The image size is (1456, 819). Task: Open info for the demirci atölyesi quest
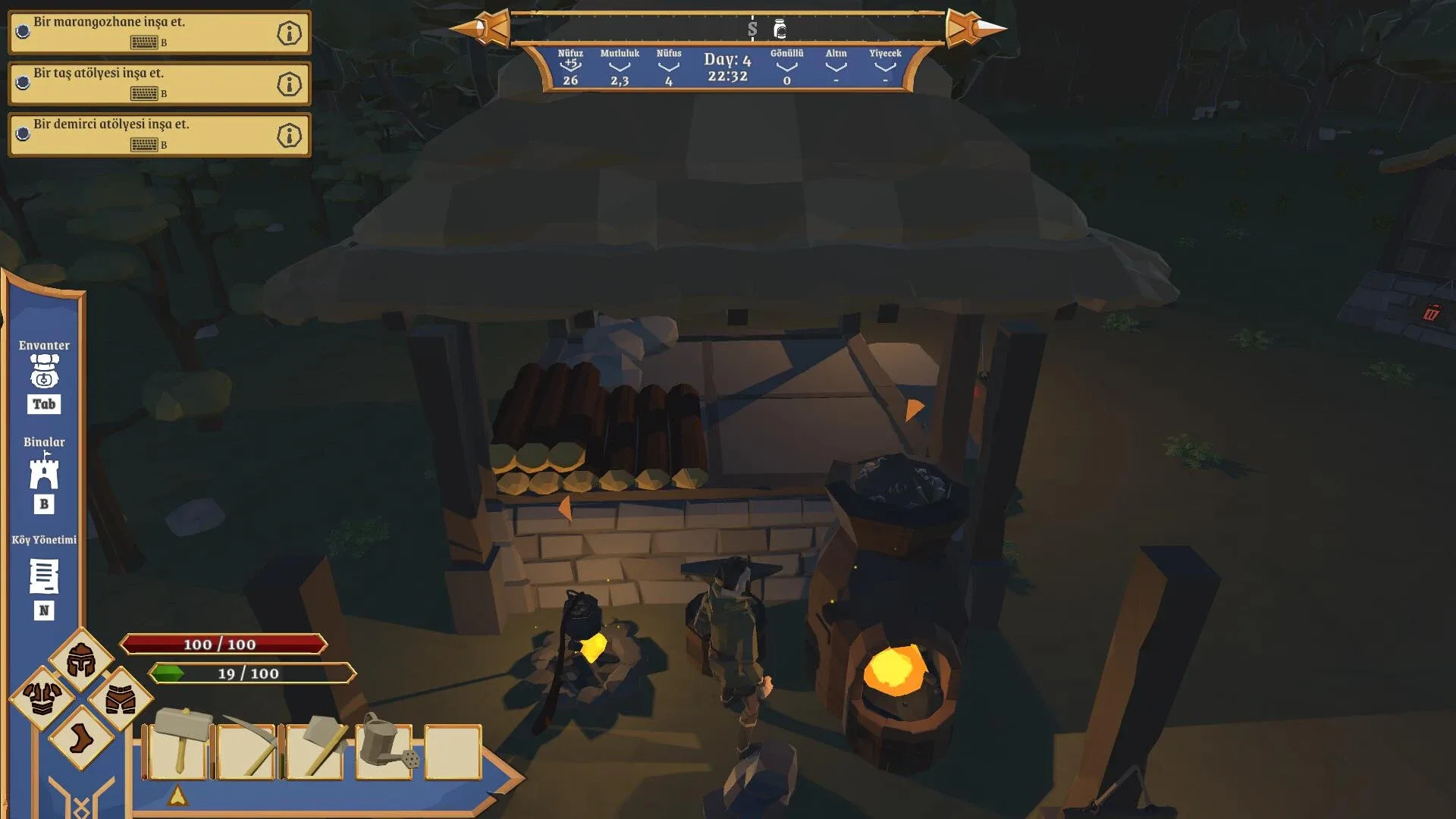click(290, 134)
